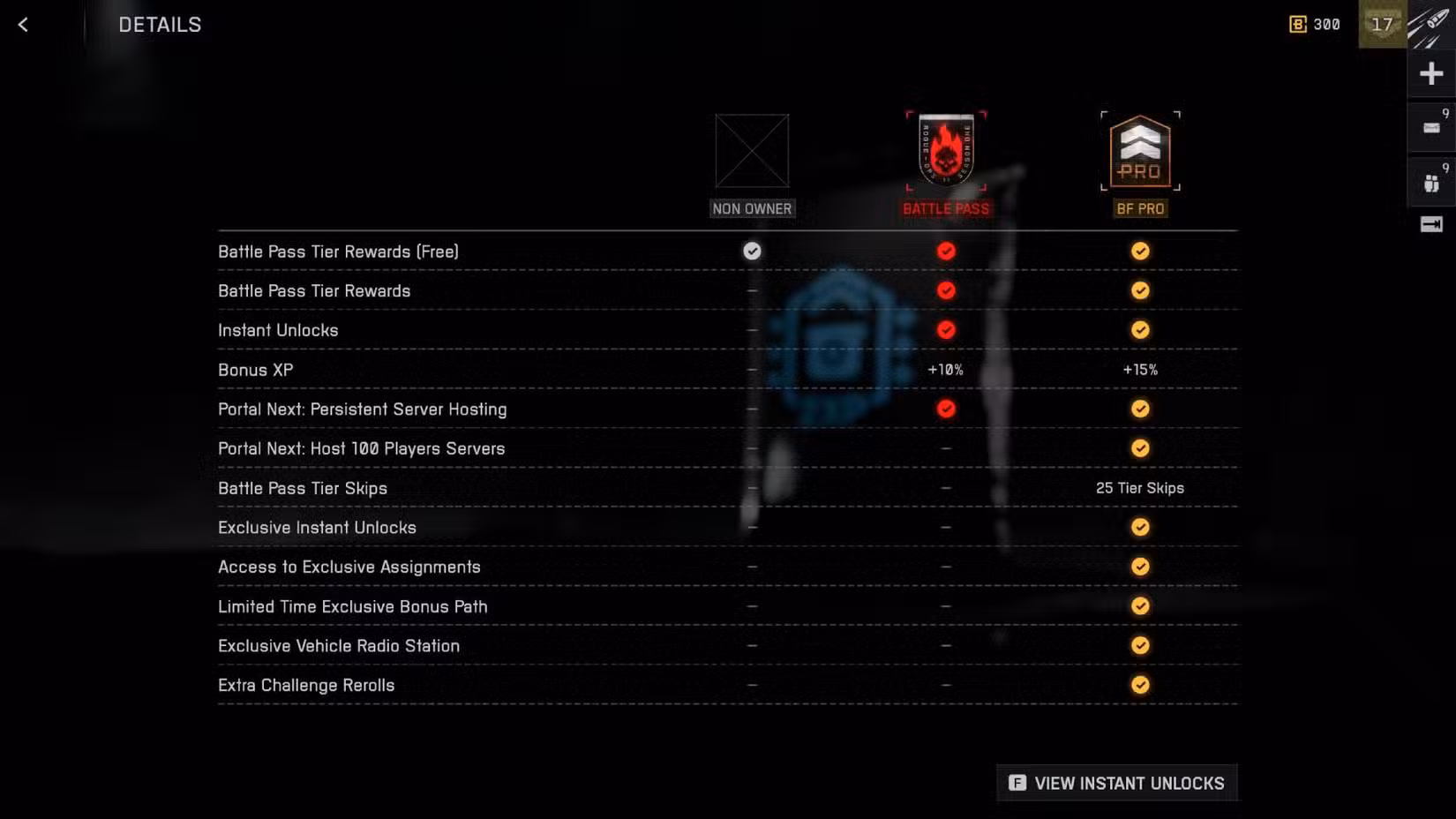
Task: Click the player rank emblem showing 17
Action: coord(1382,24)
